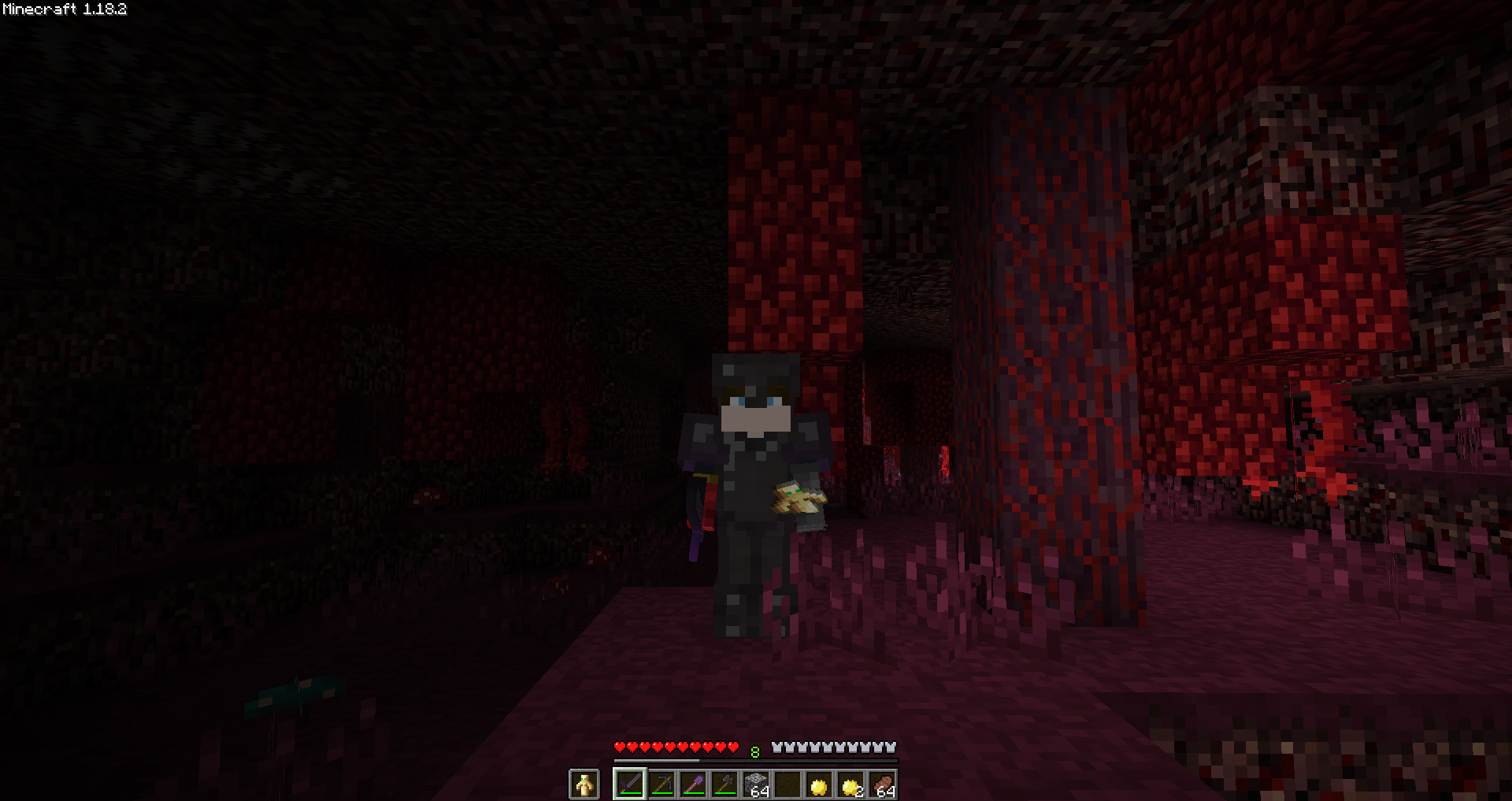Viewport: 1512px width, 801px height.
Task: Click the empty sixth hotbar slot
Action: coord(787,784)
